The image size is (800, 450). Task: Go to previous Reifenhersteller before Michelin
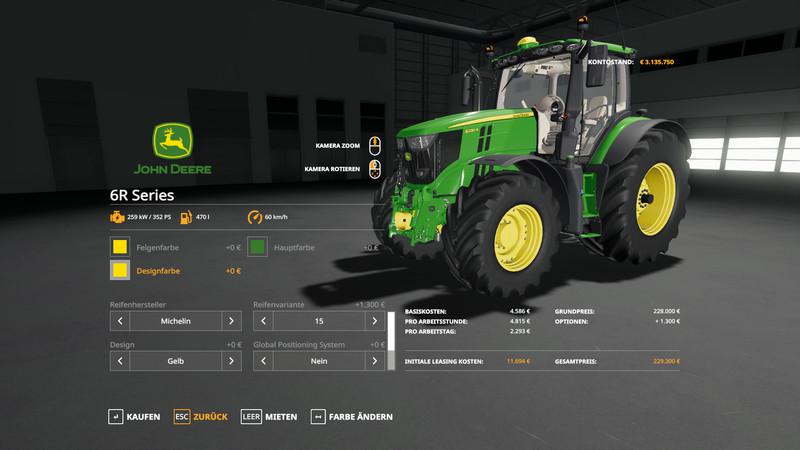120,321
